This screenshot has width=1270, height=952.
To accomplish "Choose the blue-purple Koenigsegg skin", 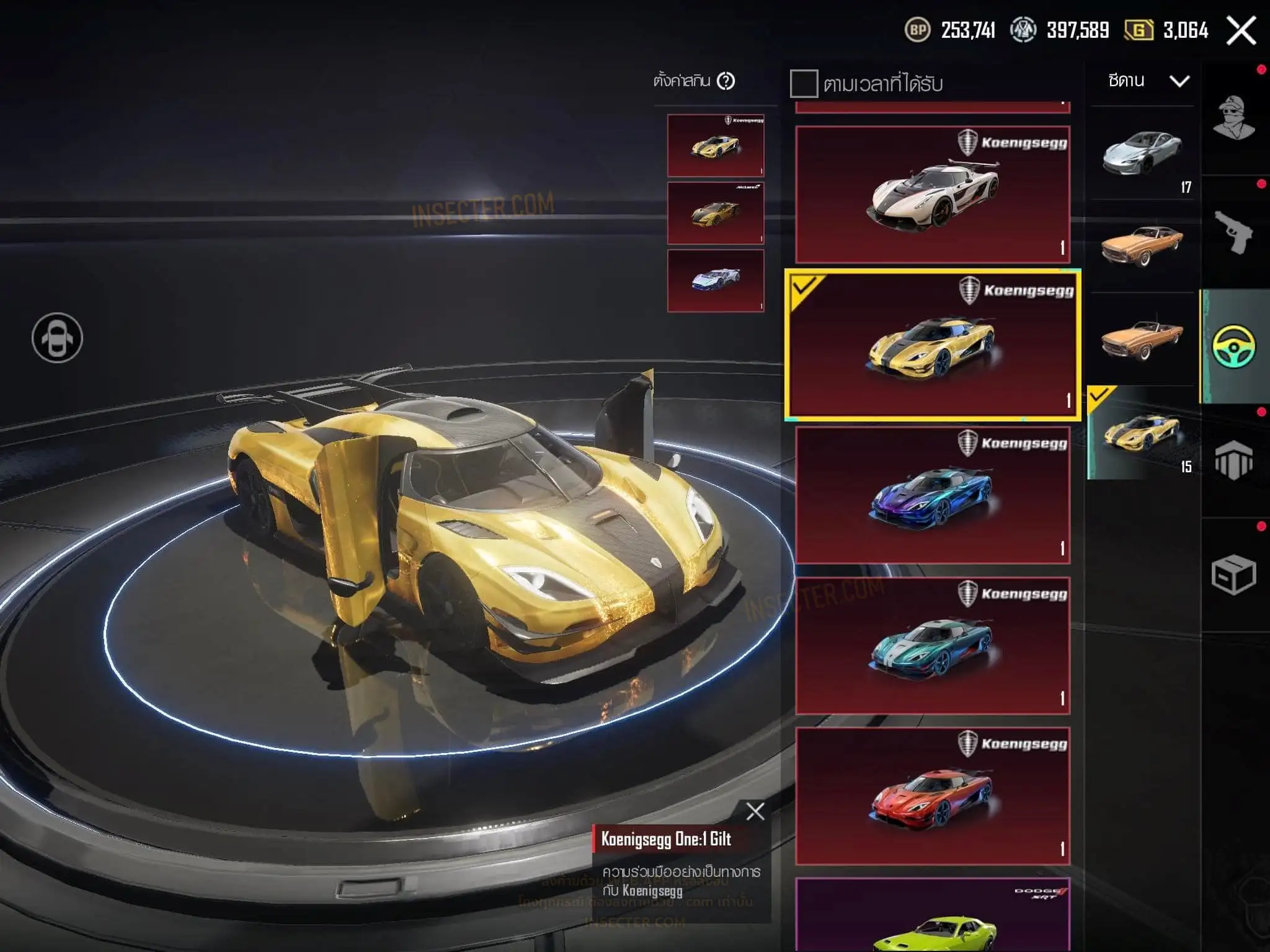I will (x=933, y=495).
